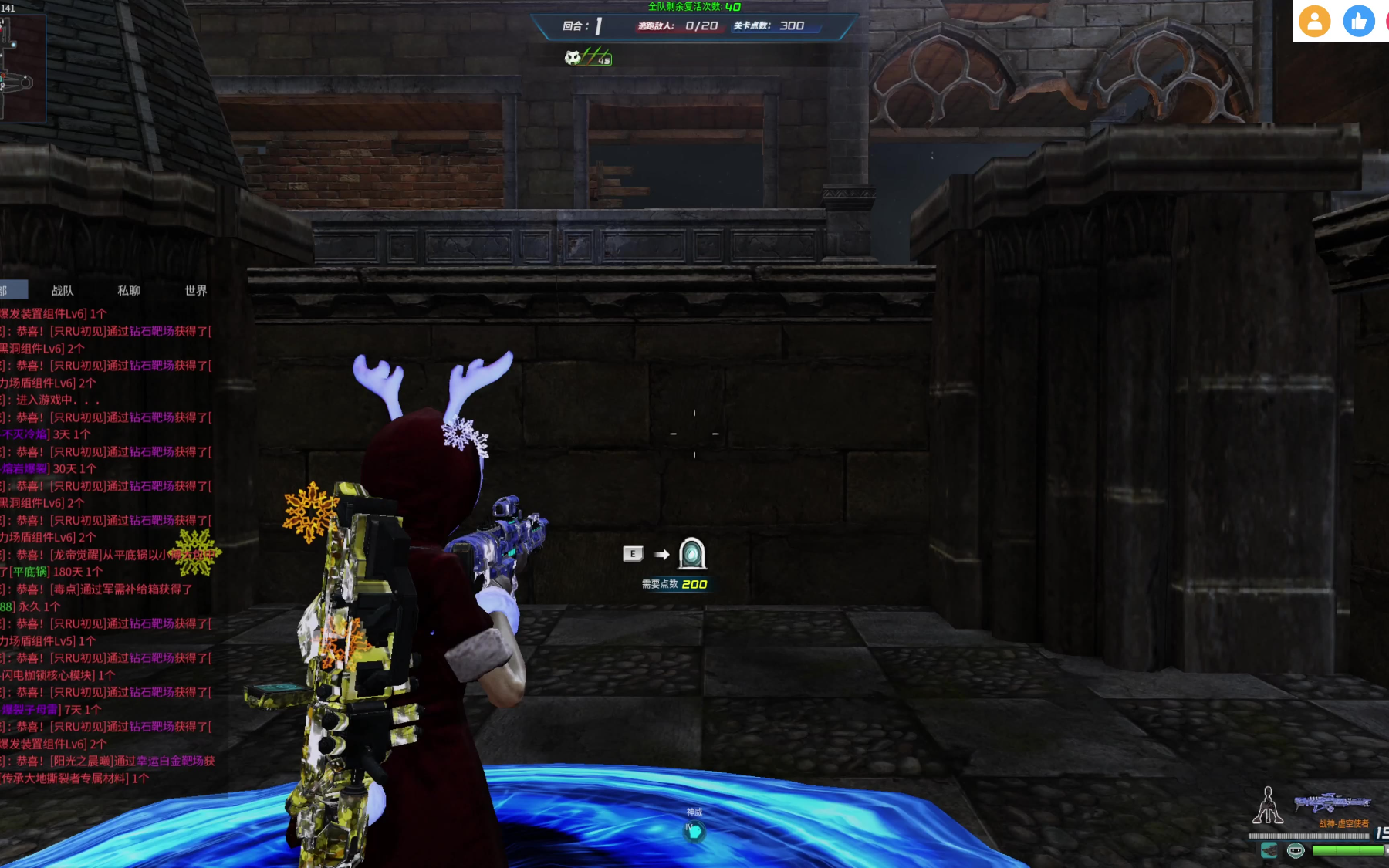Select the 战神-虚空使者 rifle weapon icon
1389x868 pixels.
coord(1331,804)
